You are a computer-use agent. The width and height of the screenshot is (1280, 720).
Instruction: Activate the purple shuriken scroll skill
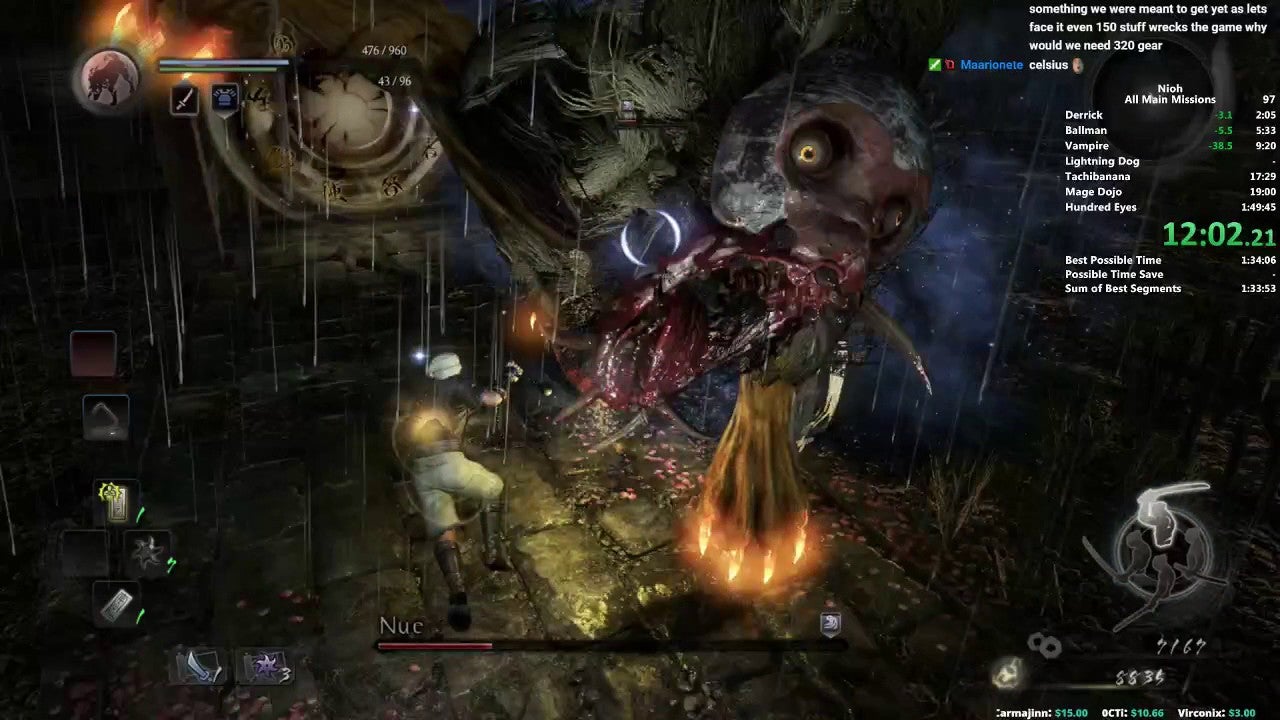(263, 665)
